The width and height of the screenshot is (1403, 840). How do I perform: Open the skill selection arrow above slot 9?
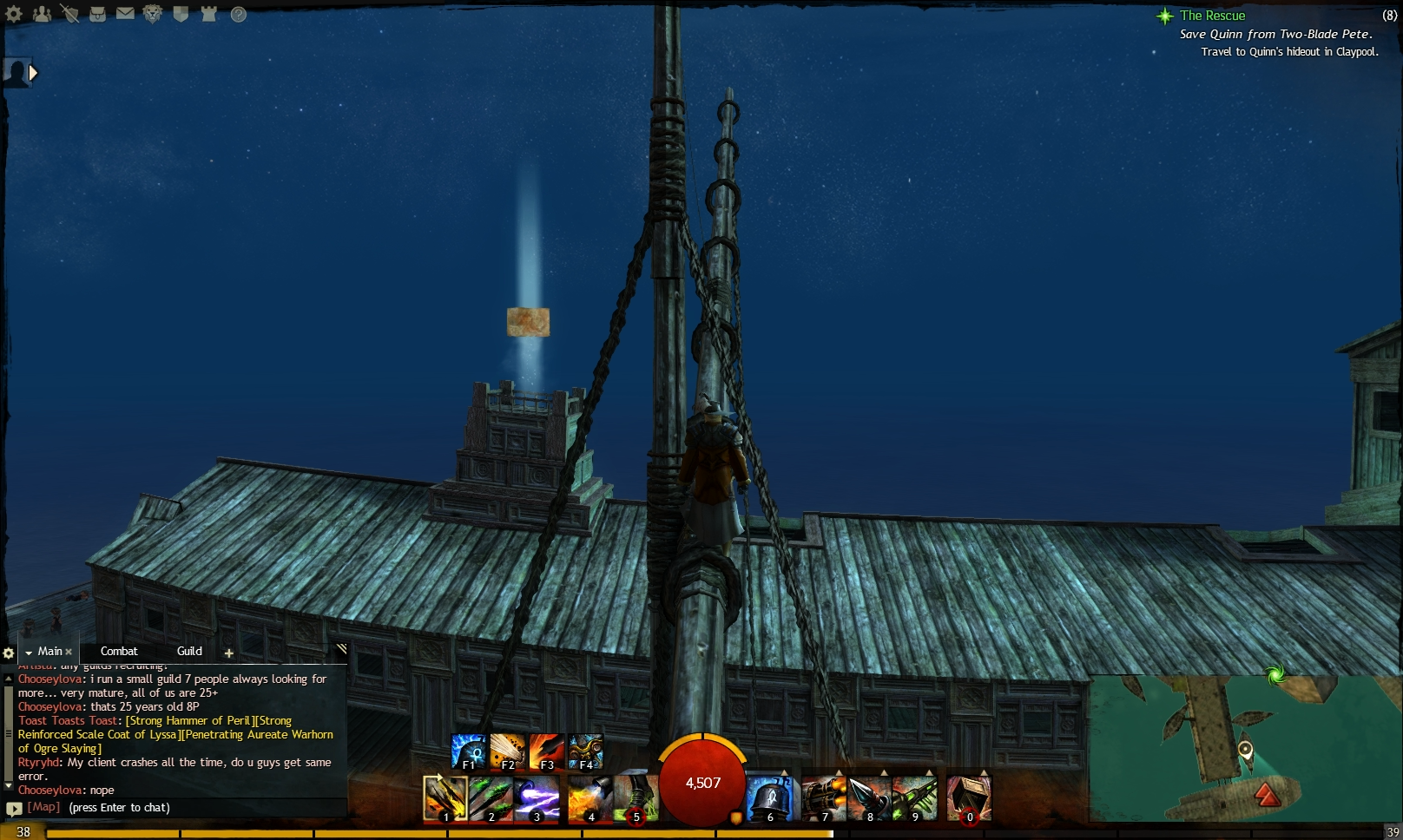pyautogui.click(x=930, y=772)
